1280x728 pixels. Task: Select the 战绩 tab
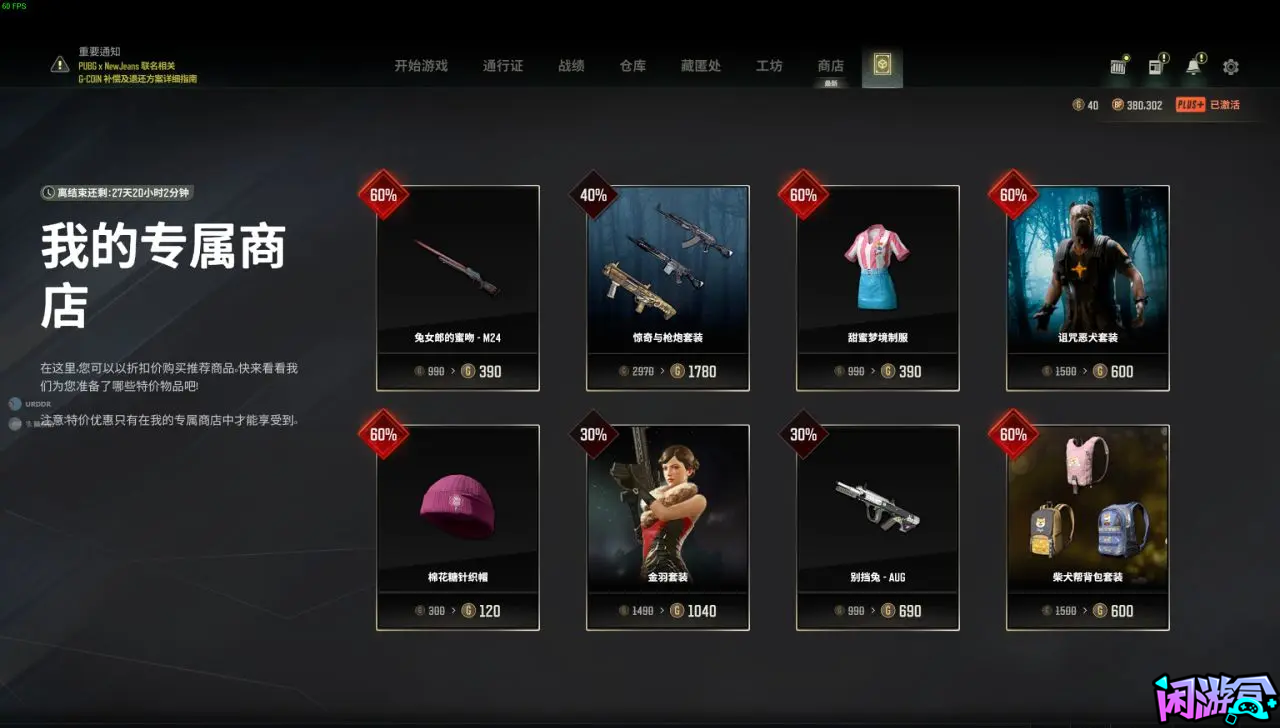click(571, 65)
